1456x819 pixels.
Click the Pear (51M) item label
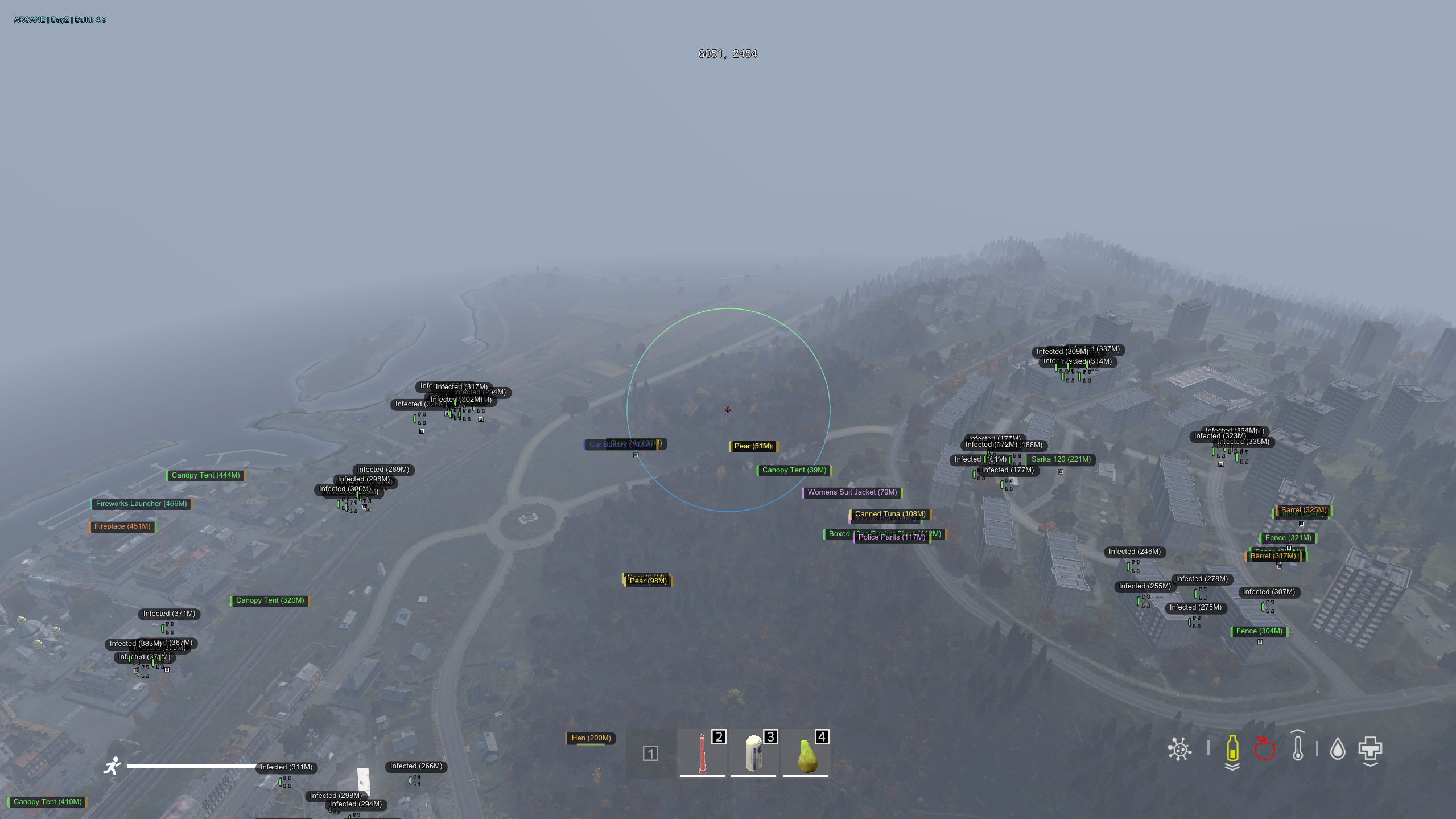click(753, 447)
